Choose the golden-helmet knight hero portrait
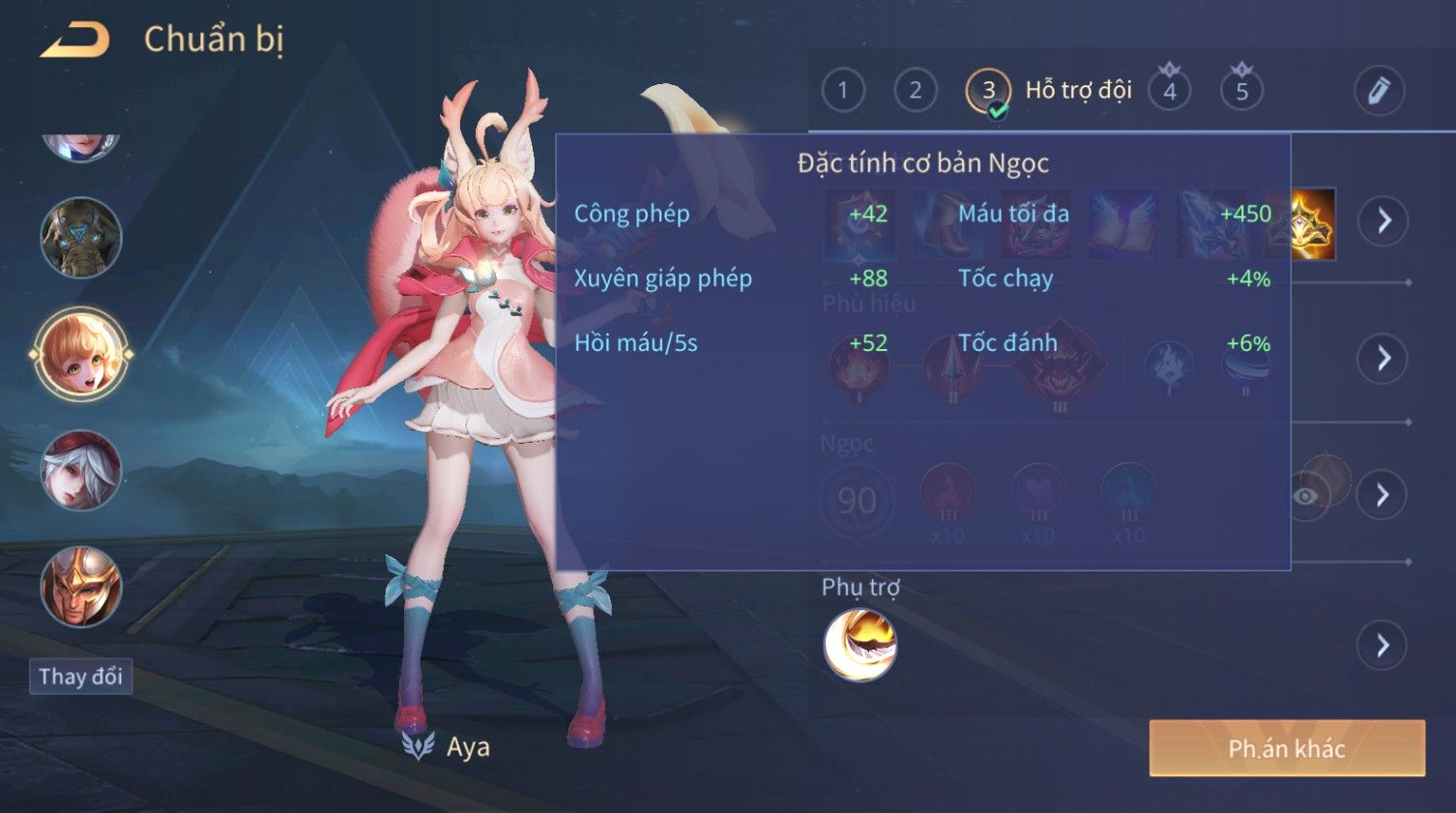Image resolution: width=1456 pixels, height=813 pixels. [x=81, y=587]
